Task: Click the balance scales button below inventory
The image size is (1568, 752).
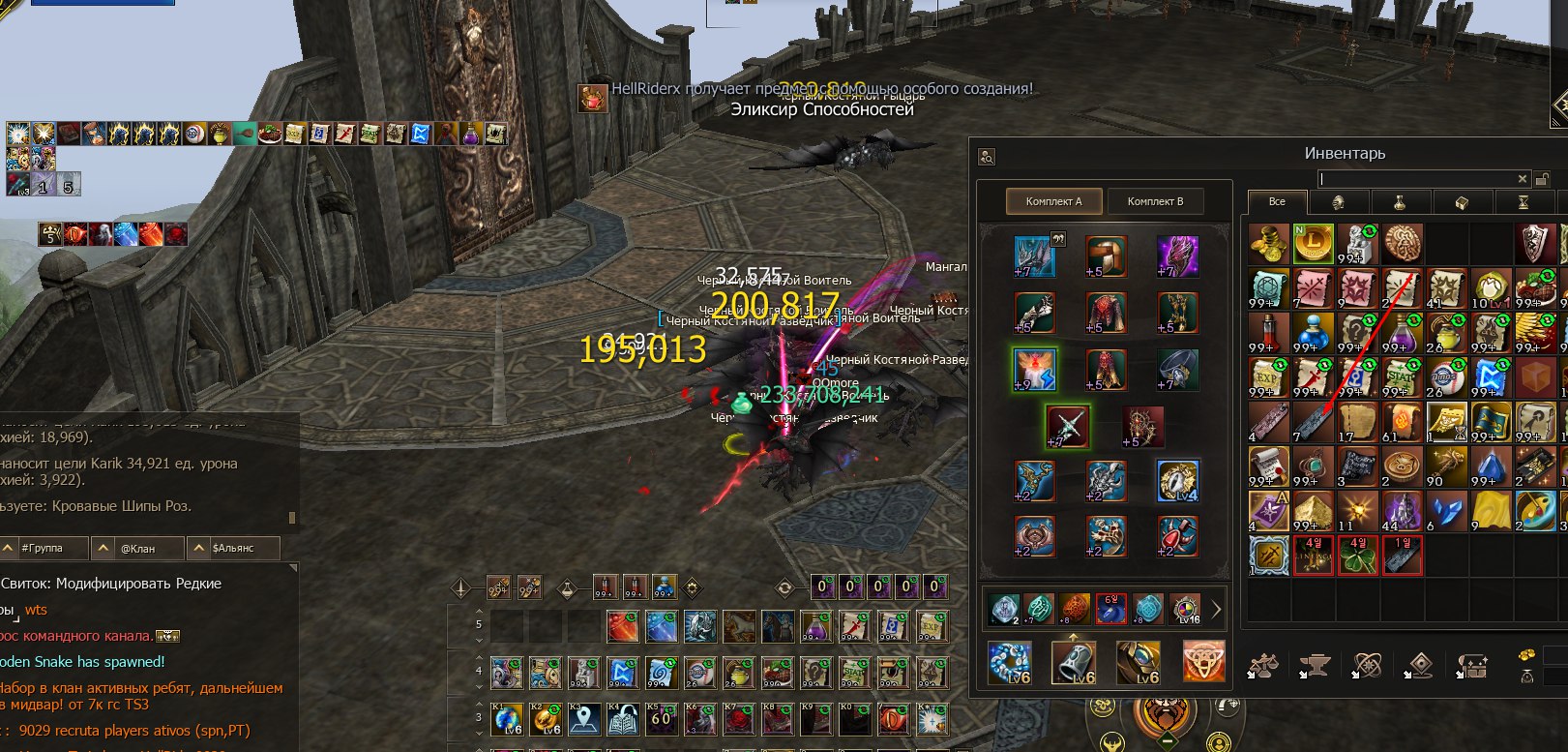Action: (1262, 666)
